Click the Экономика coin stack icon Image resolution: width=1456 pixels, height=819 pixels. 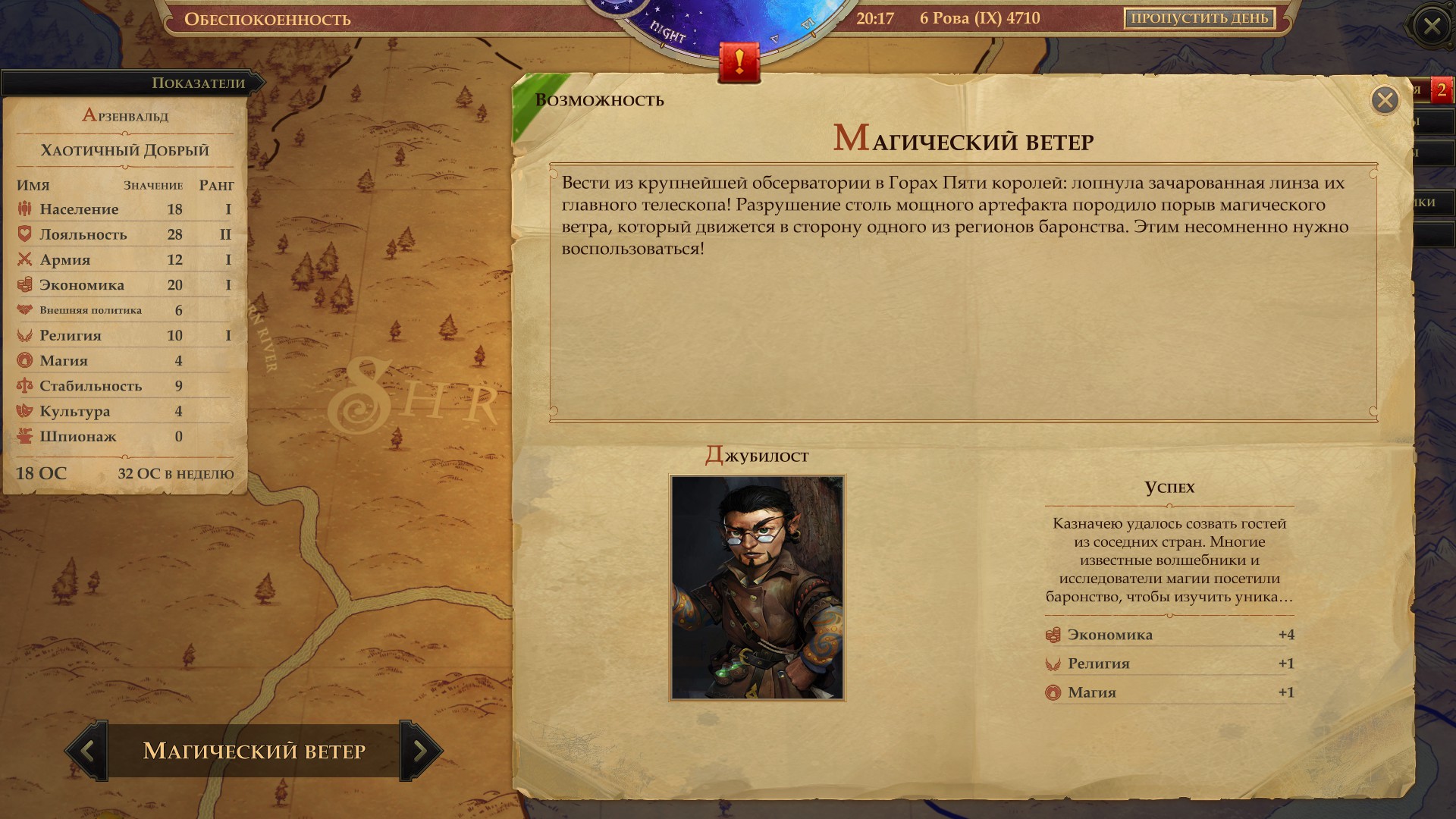[x=24, y=284]
